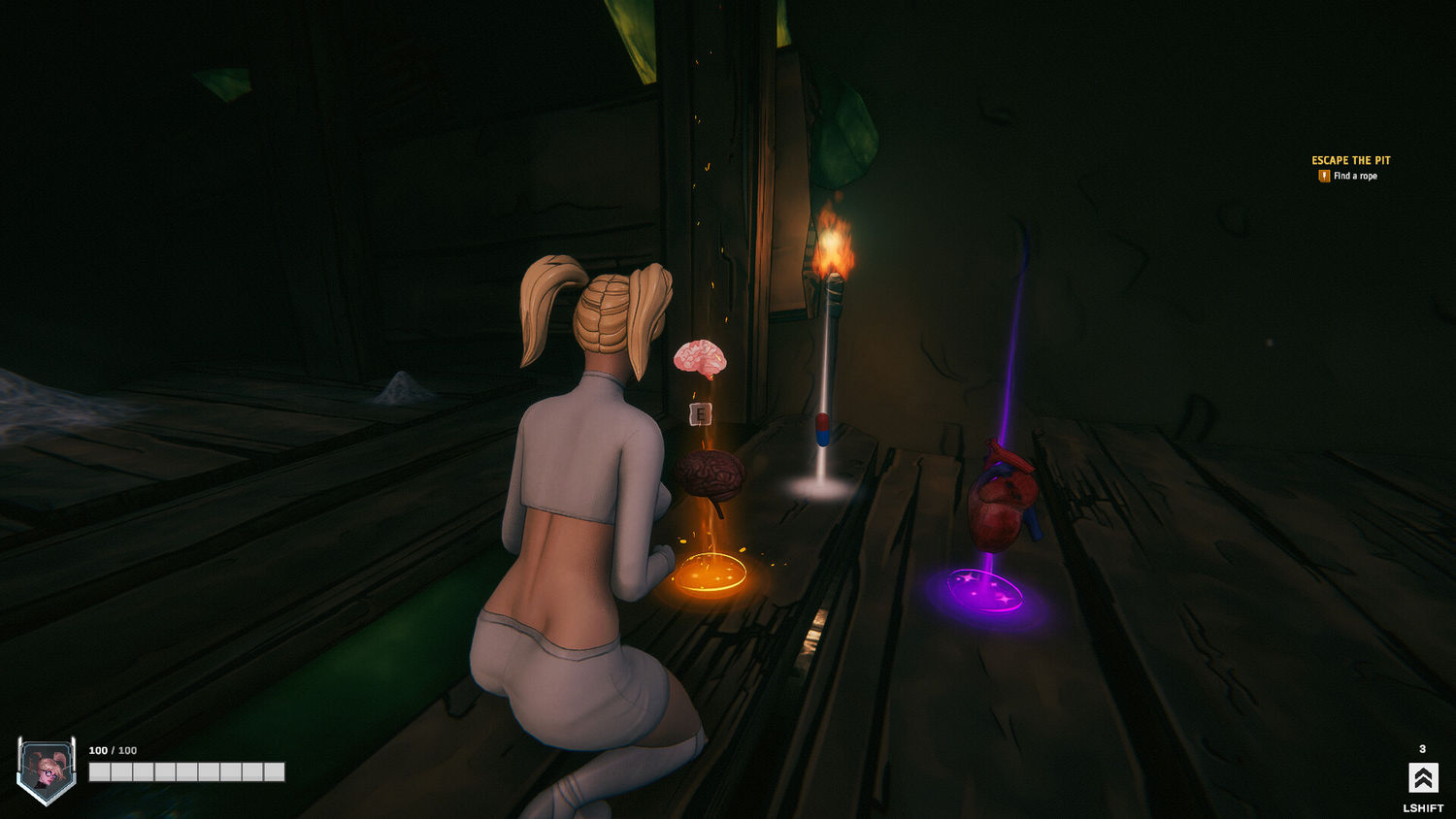Click the character portrait badge
This screenshot has height=819, width=1456.
pos(46,770)
